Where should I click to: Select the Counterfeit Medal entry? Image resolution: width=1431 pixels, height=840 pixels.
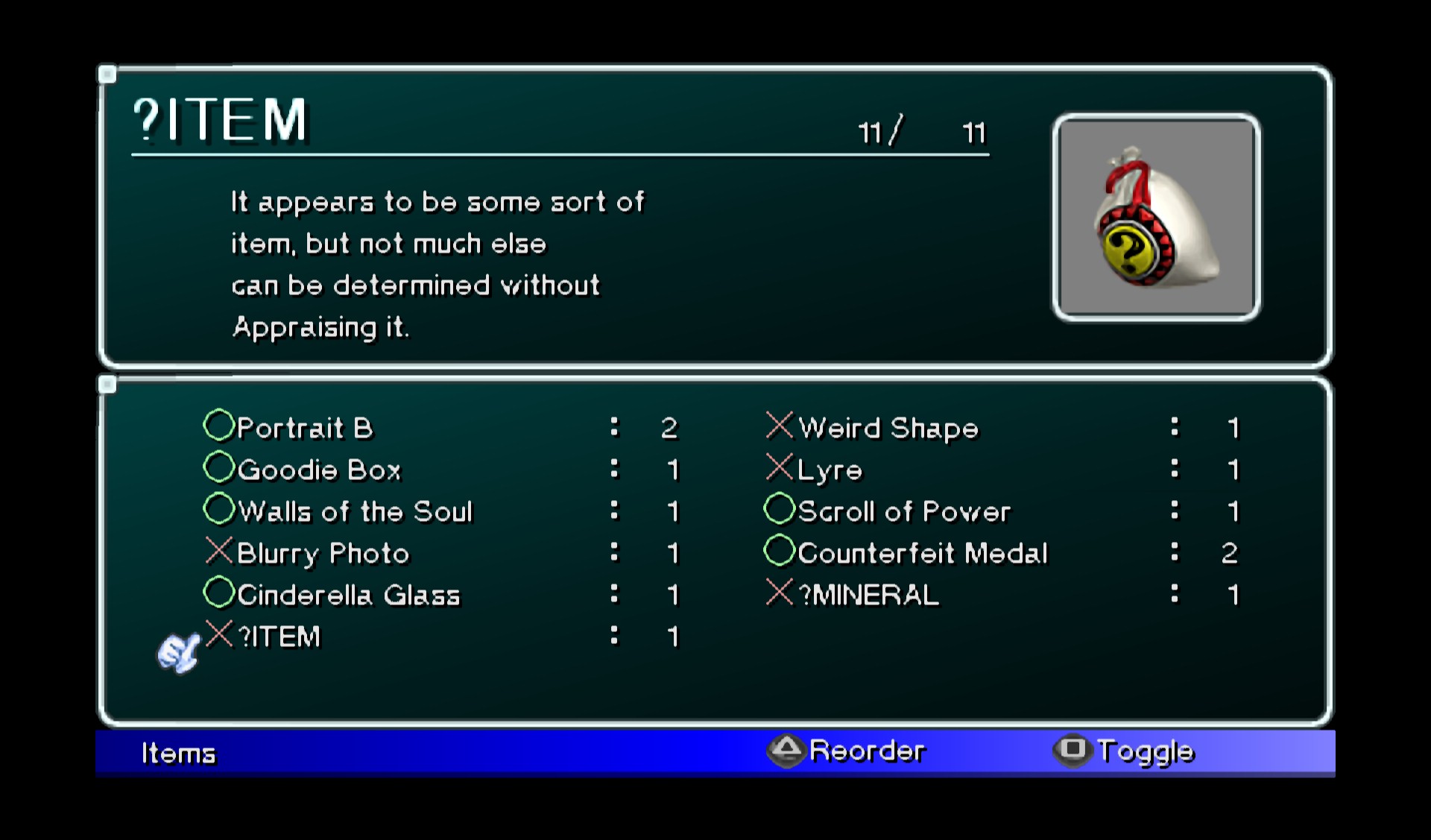923,553
